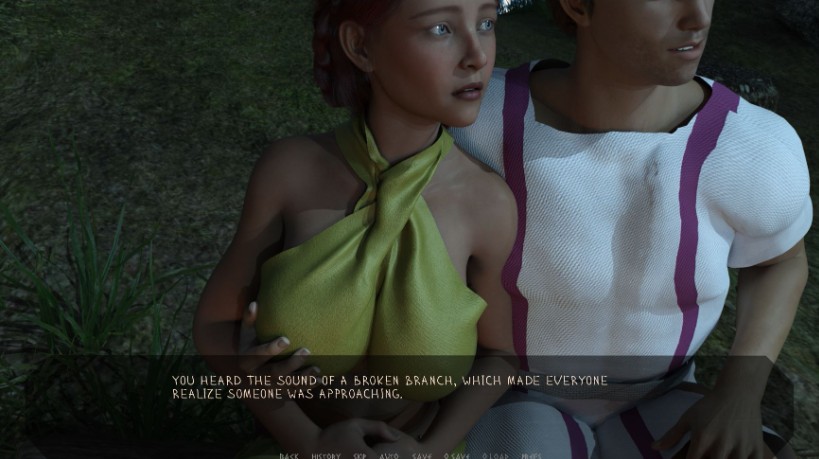Quick load with Q.Load
Viewport: 819px width, 459px height.
(495, 455)
